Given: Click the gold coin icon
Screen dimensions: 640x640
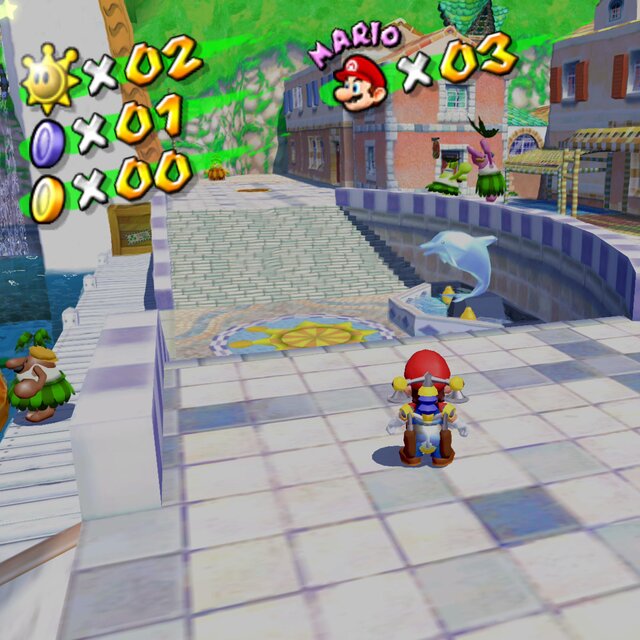Looking at the screenshot, I should point(47,196).
